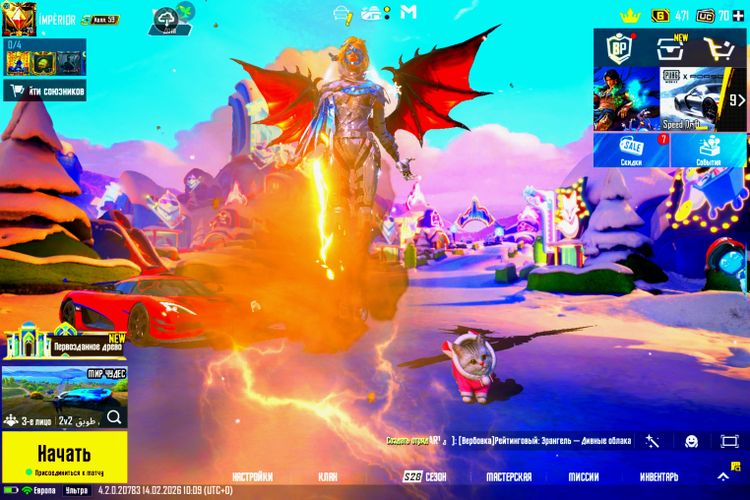Open the Скидки sale offers
Screen dimensions: 750x500
click(x=631, y=150)
